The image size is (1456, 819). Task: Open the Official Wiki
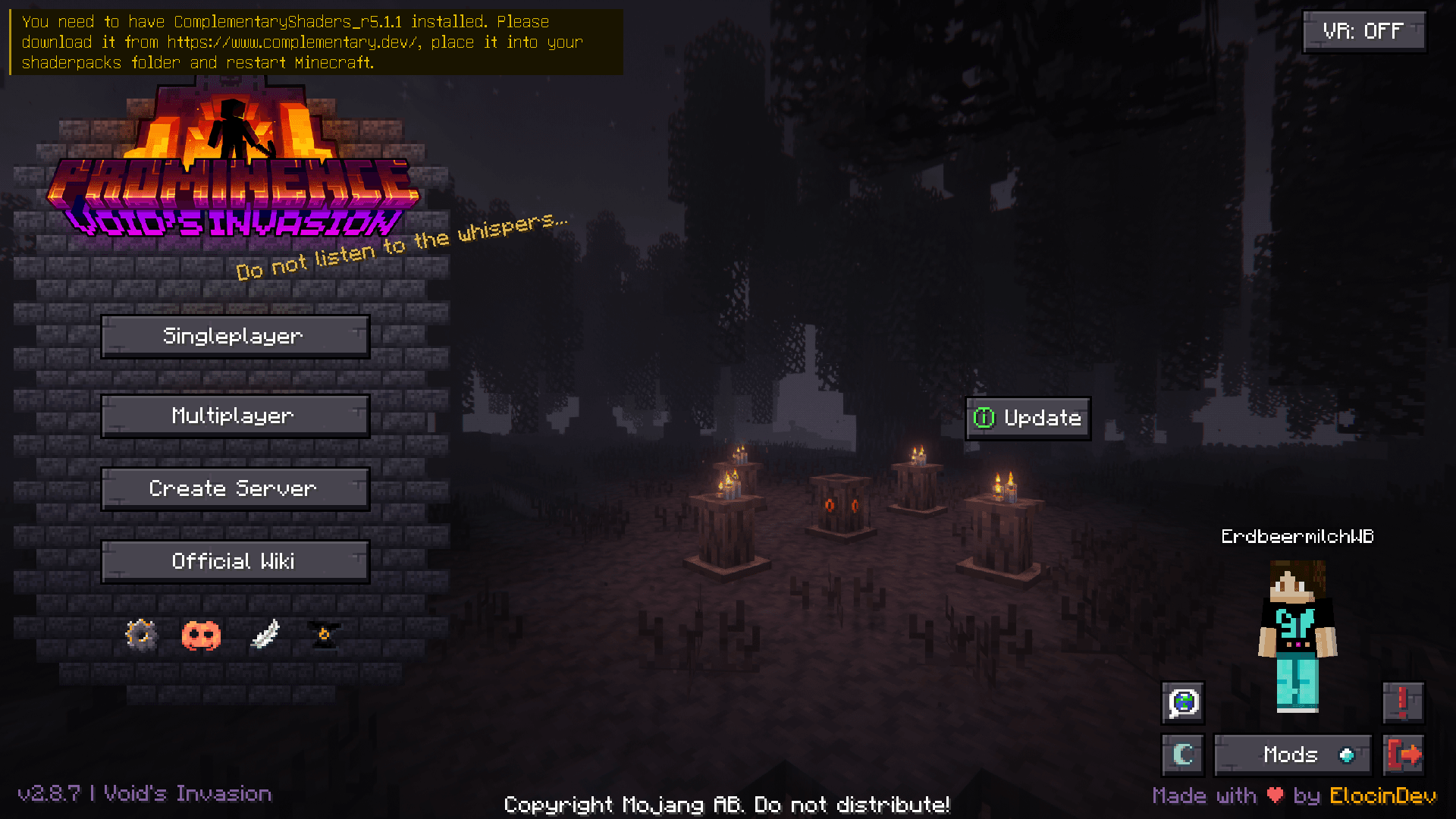(234, 561)
